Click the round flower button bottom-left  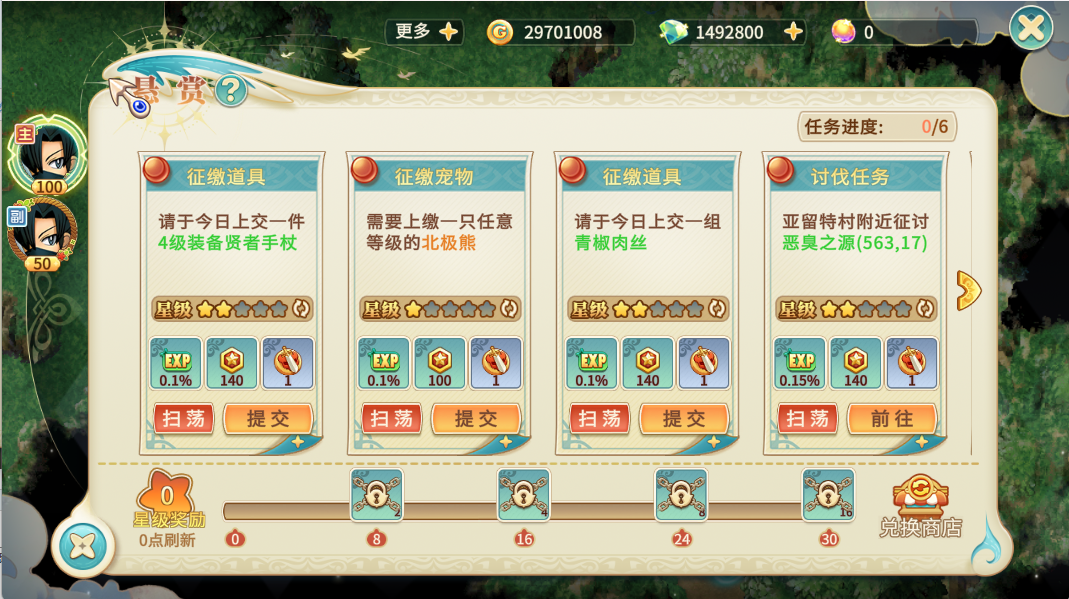84,546
